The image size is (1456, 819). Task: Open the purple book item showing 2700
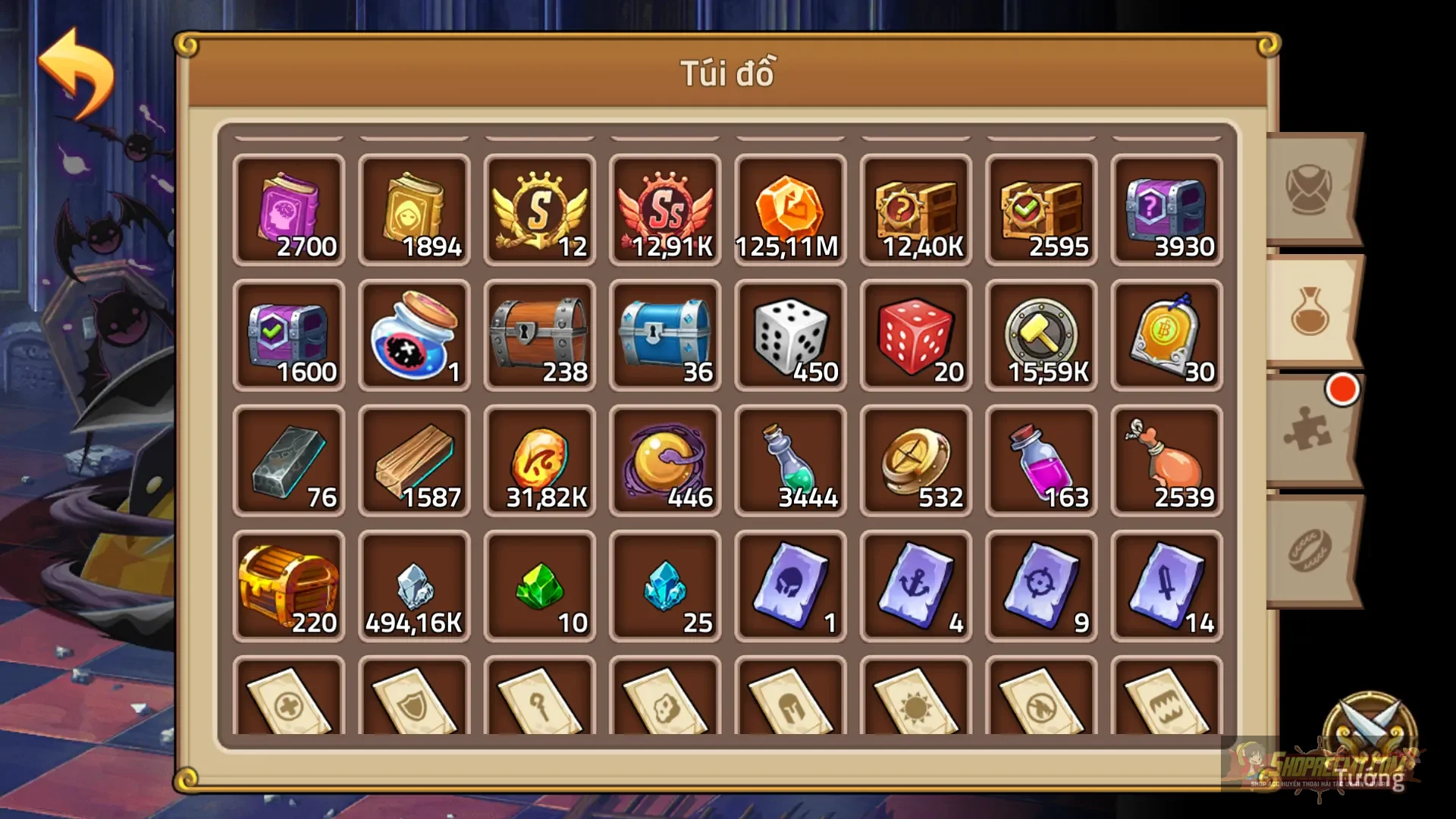290,209
